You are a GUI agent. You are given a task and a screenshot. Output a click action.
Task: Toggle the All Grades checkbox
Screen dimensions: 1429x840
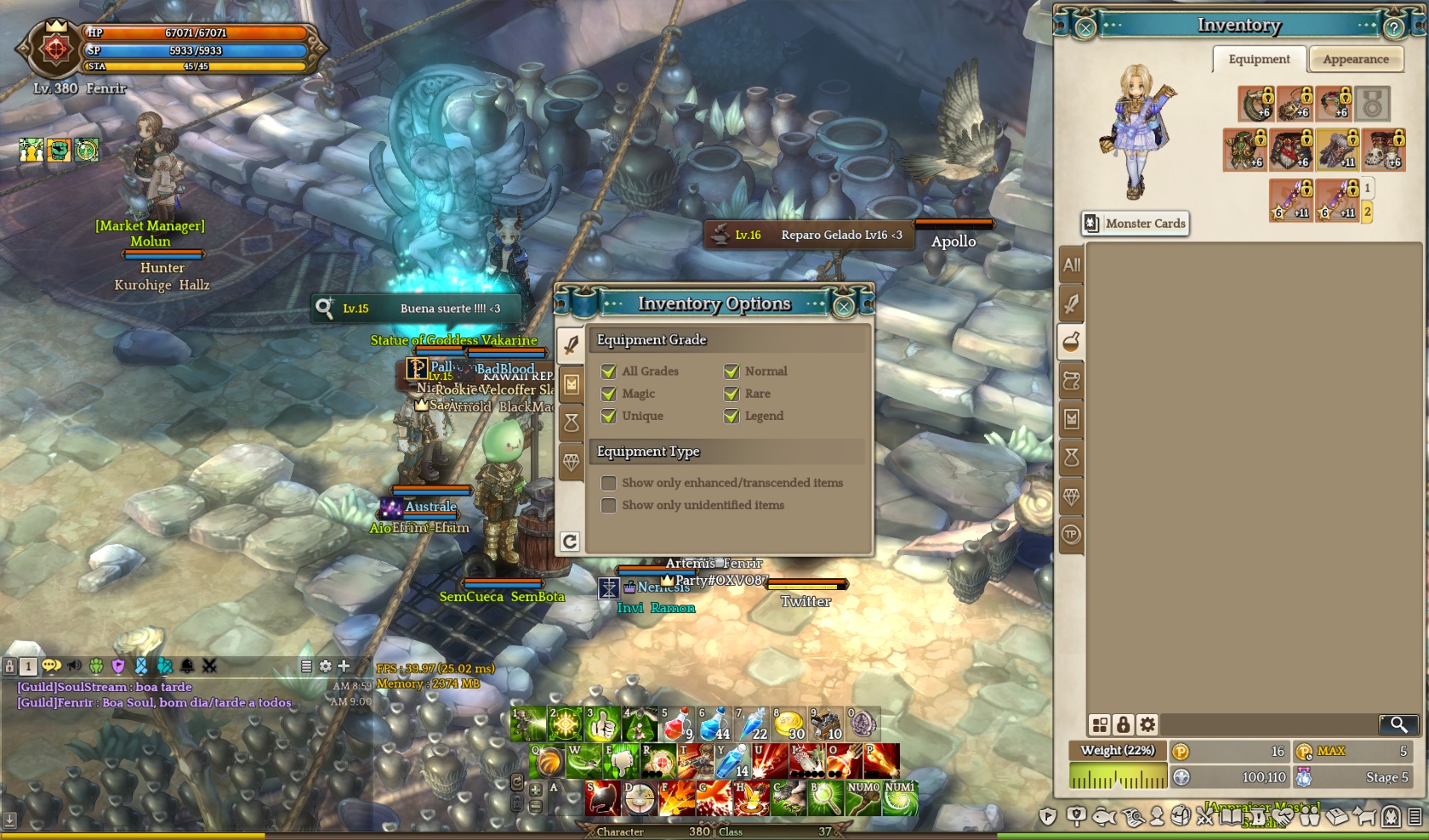[x=609, y=372]
